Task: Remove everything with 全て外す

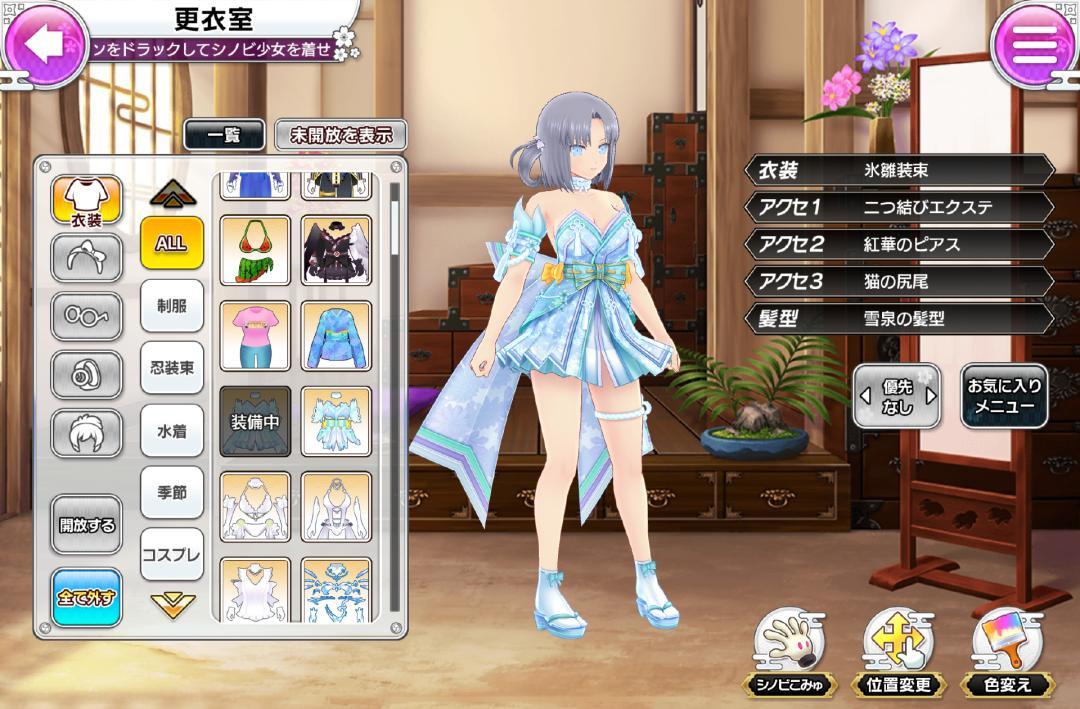Action: pyautogui.click(x=87, y=597)
